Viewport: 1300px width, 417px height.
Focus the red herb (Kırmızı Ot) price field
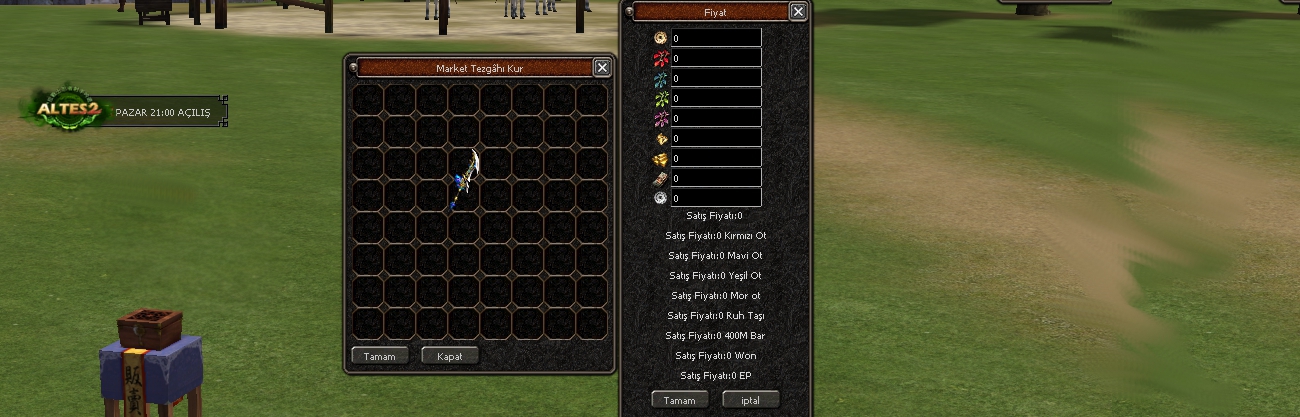(x=715, y=58)
